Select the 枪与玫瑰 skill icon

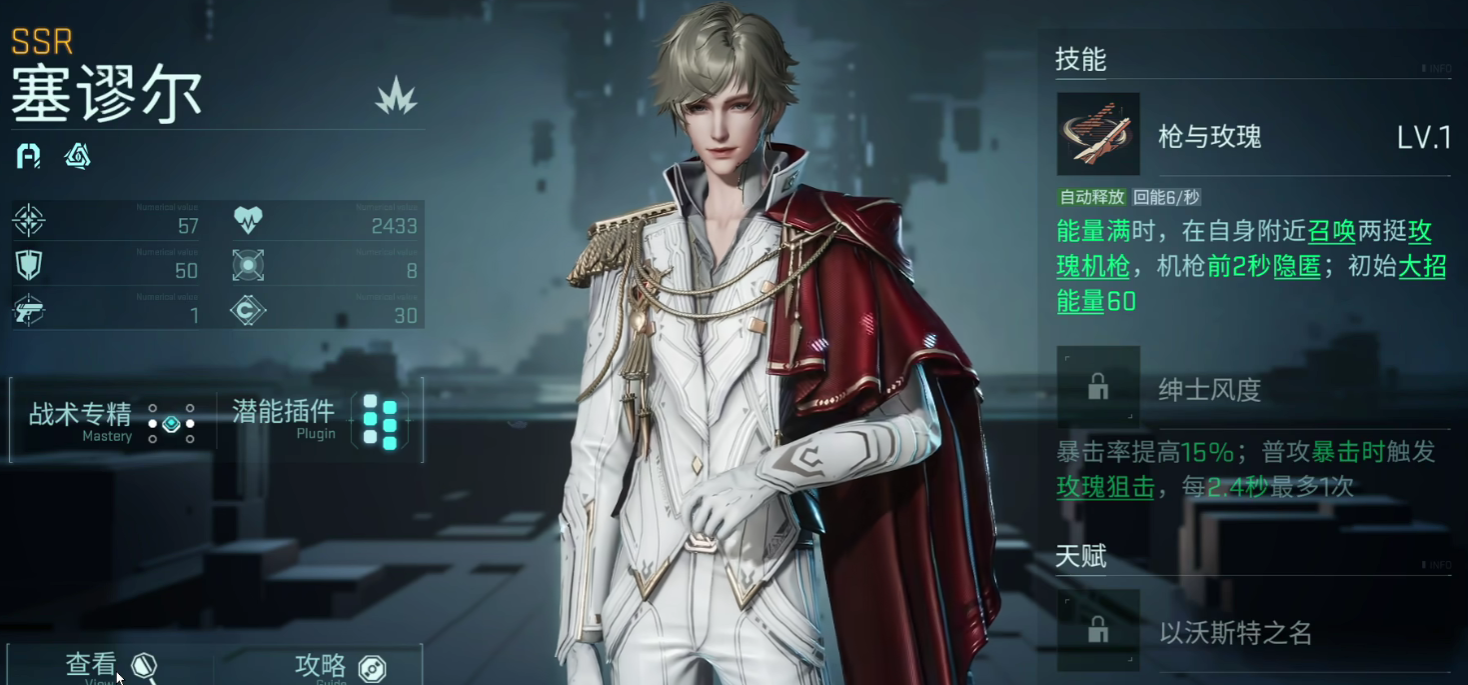pos(1098,135)
